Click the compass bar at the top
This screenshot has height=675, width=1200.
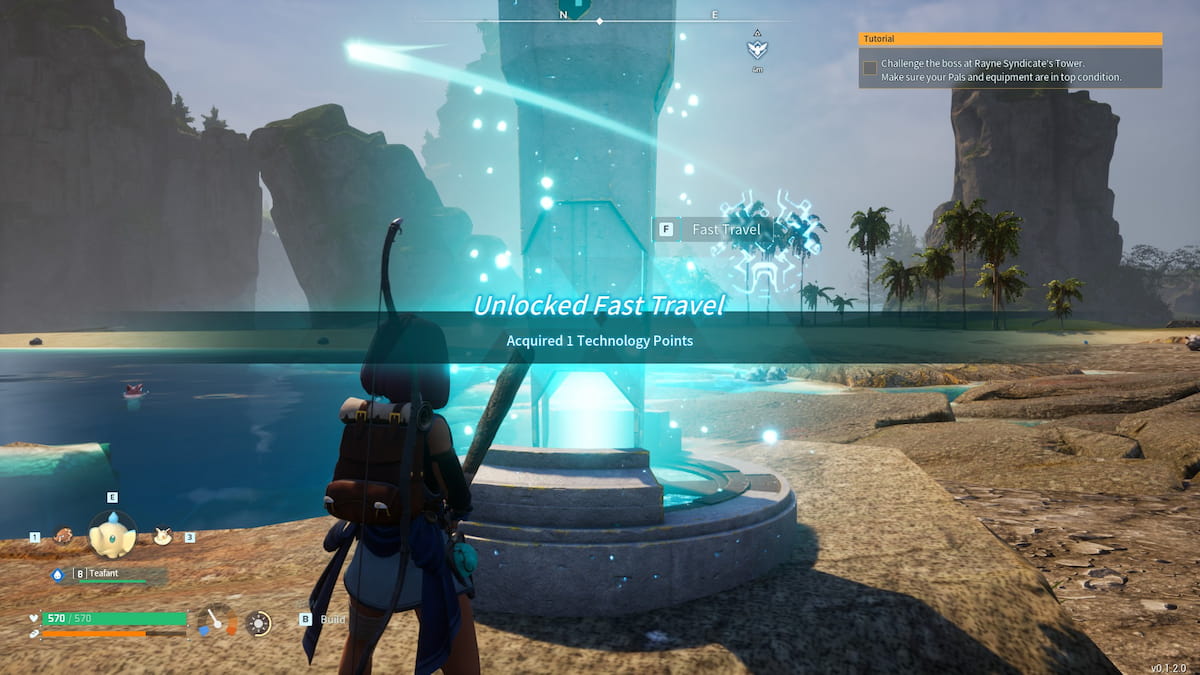click(600, 16)
